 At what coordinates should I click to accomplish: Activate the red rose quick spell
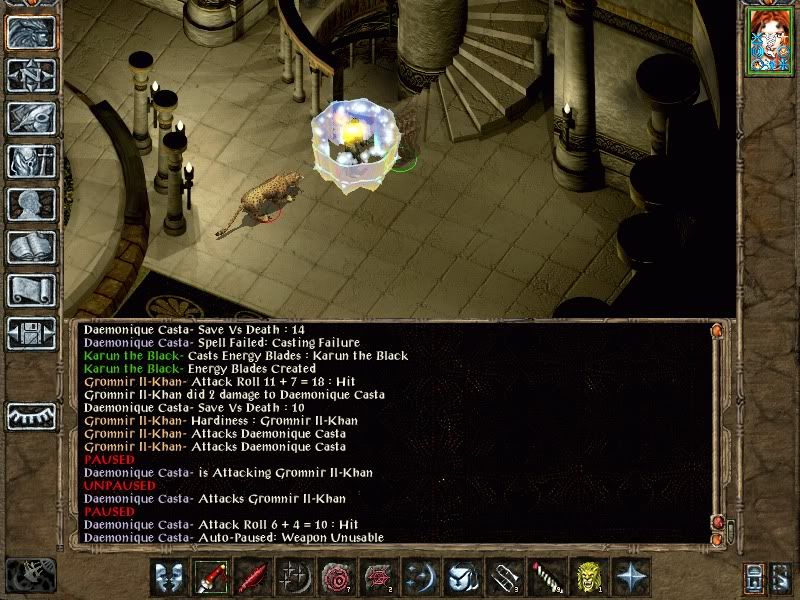337,578
